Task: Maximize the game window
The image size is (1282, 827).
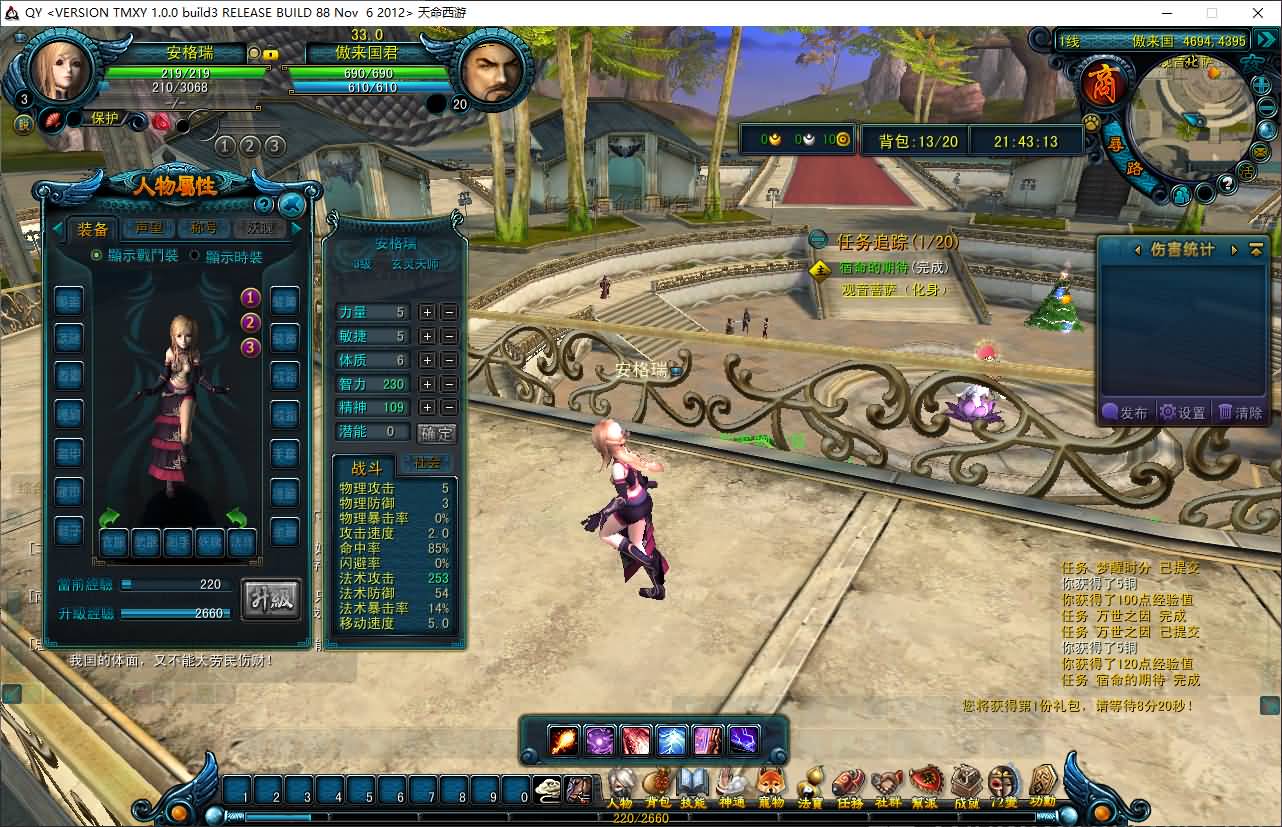Action: pos(1212,13)
